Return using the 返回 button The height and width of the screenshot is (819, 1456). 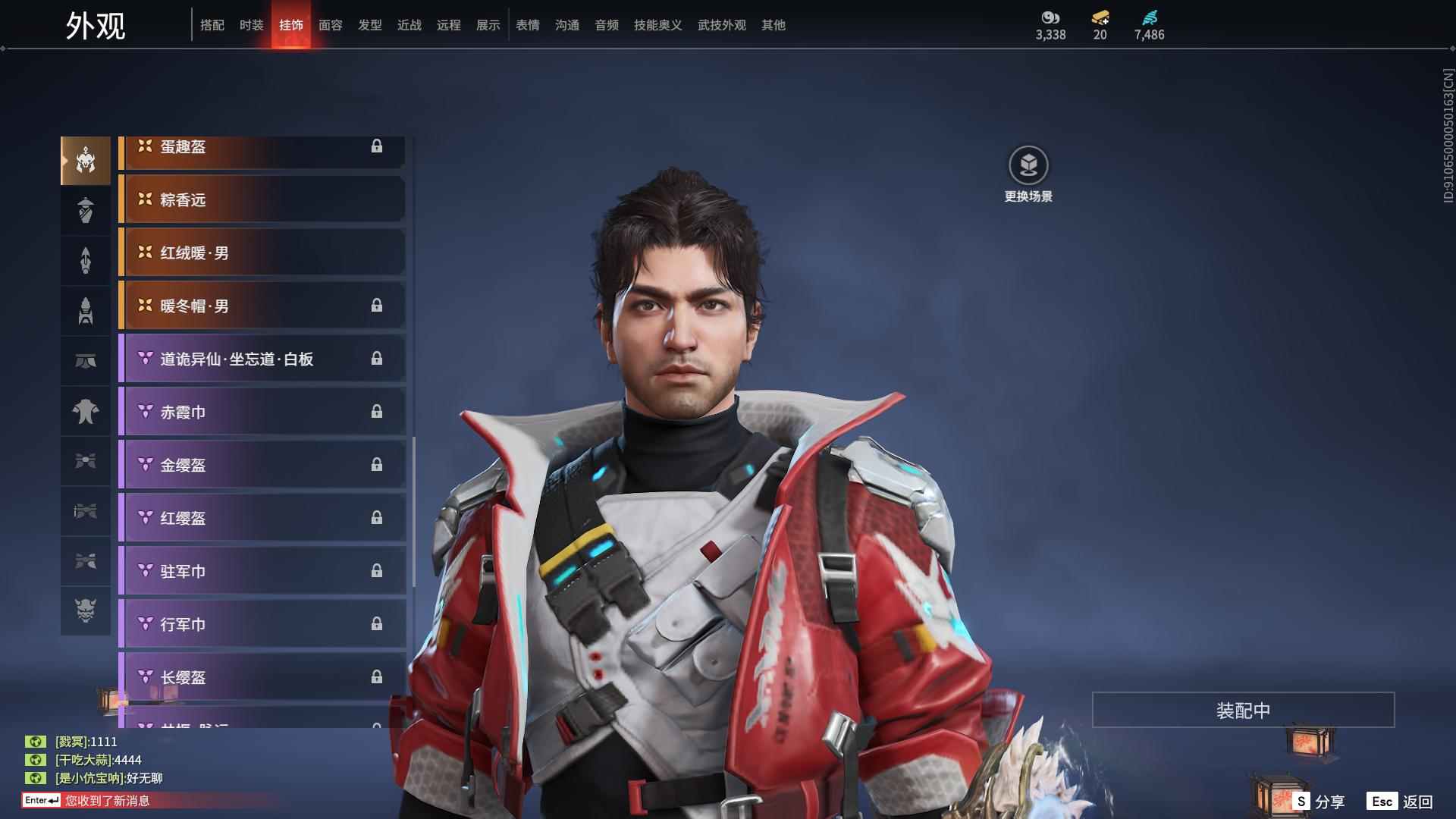pos(1401,802)
